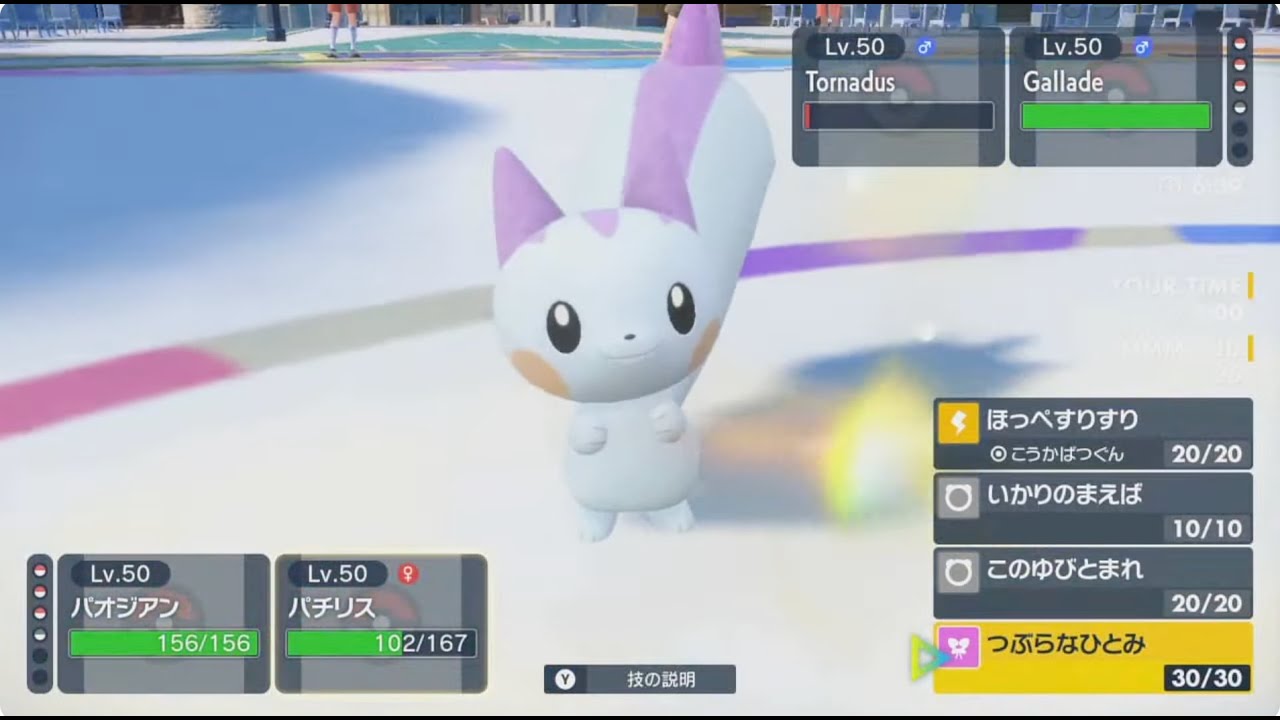Click Gallade's green HP bar
1280x720 pixels.
tap(1115, 116)
